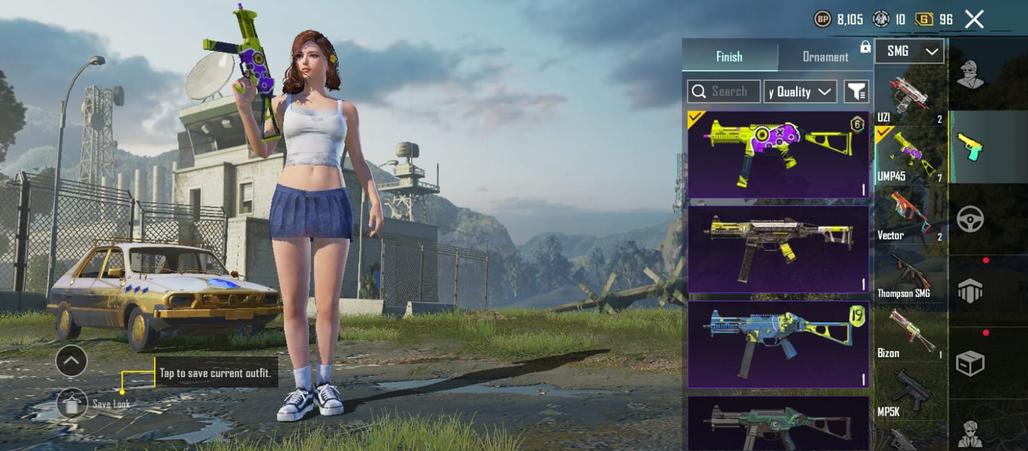The image size is (1028, 451).
Task: Open the vehicle steering wheel category
Action: click(970, 218)
